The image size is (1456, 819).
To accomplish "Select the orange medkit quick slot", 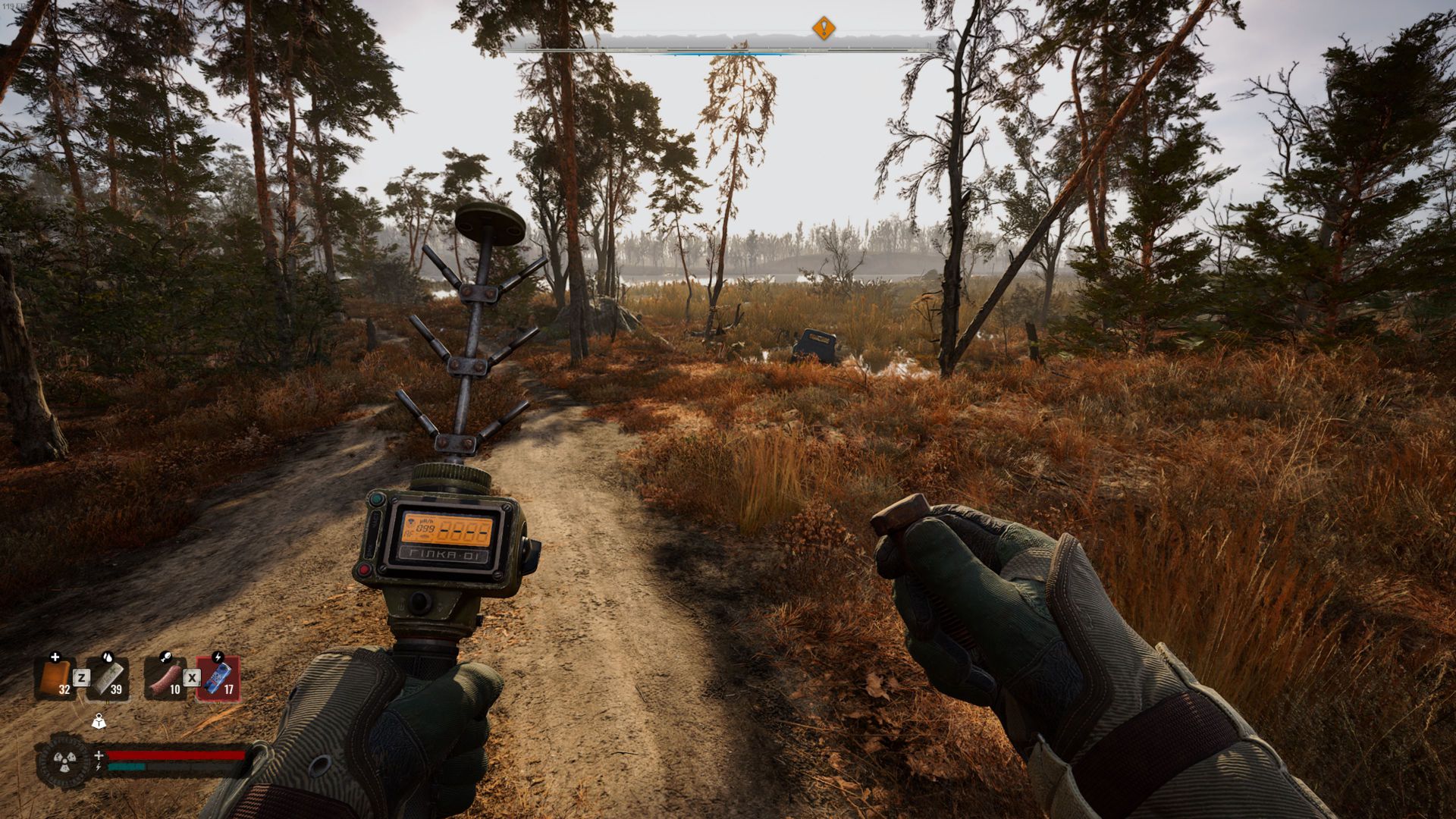I will click(x=55, y=677).
